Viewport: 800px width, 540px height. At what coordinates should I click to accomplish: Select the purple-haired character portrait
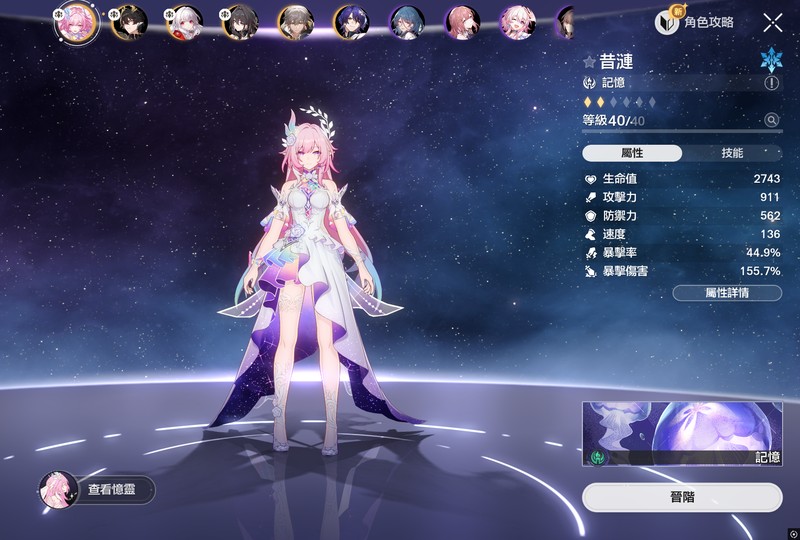[351, 22]
